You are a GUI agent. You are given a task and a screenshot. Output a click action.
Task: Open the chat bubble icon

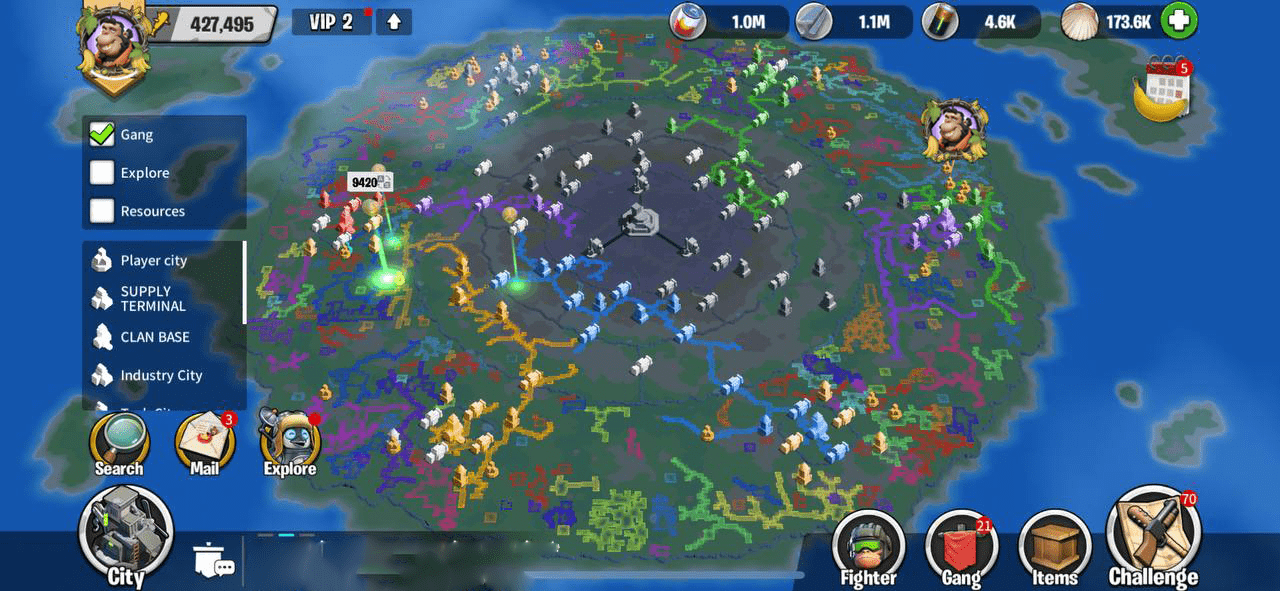pyautogui.click(x=214, y=562)
